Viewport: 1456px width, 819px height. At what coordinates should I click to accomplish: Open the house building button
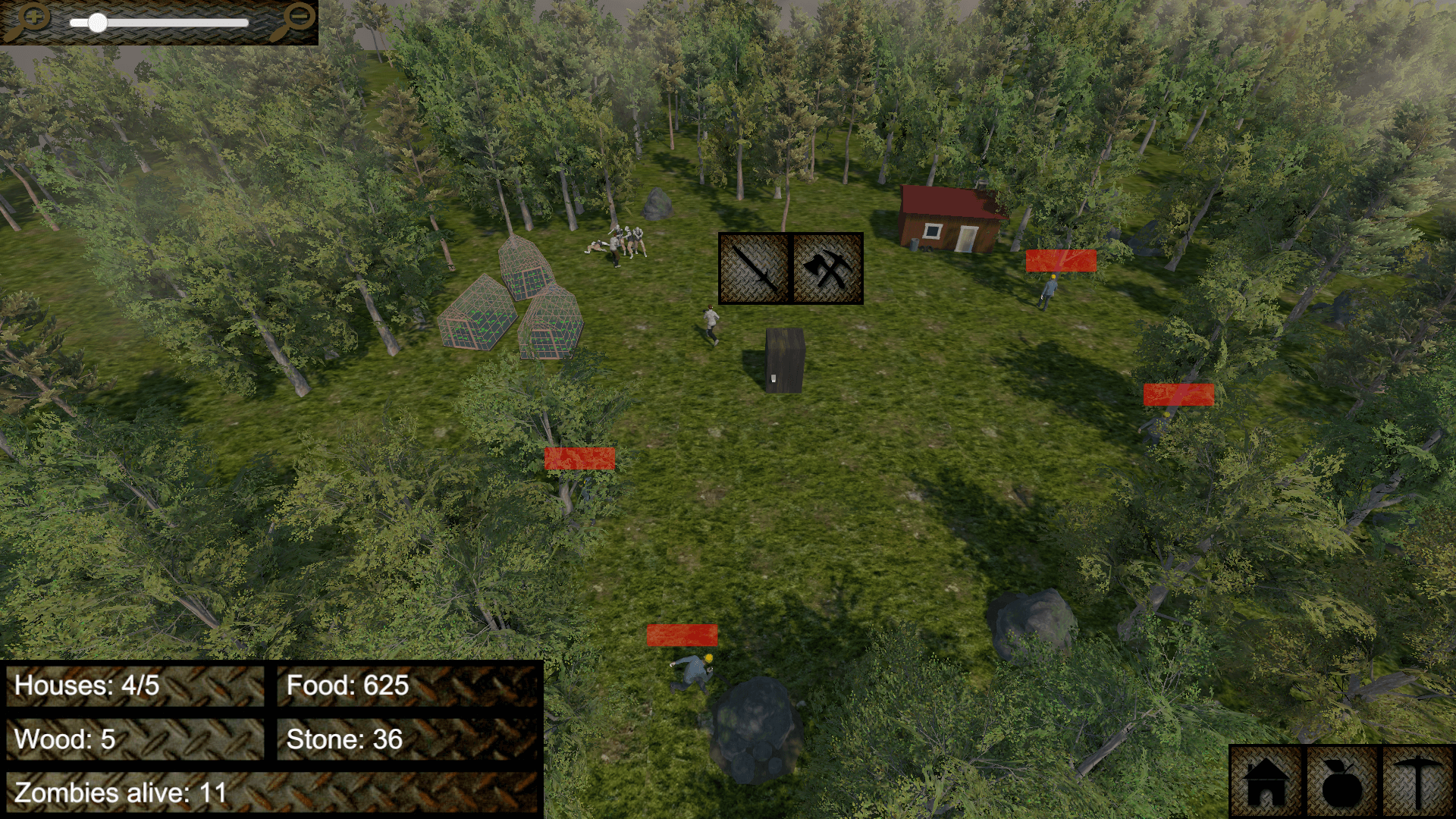1265,783
